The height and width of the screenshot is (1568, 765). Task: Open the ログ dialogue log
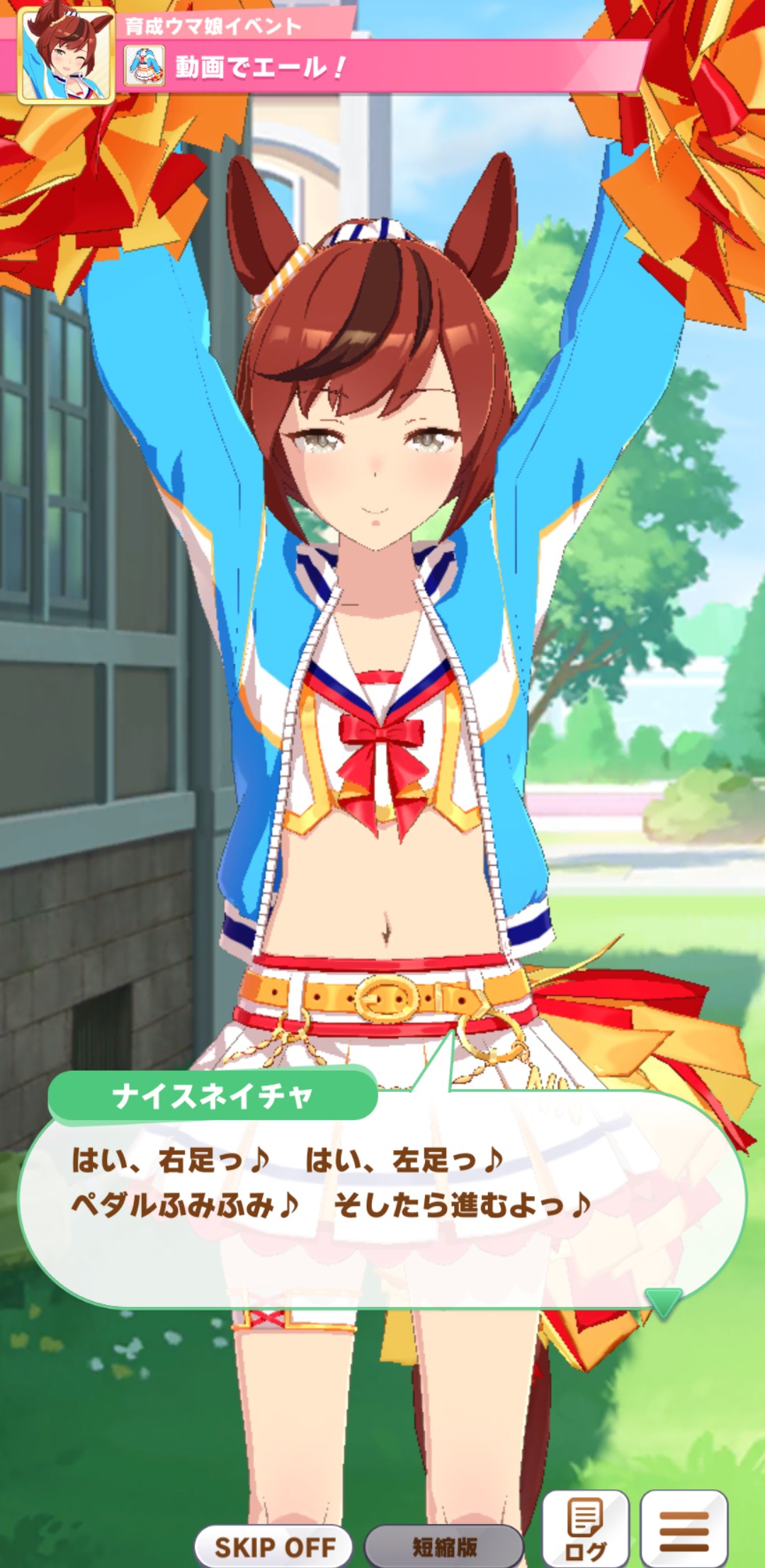coord(585,1528)
